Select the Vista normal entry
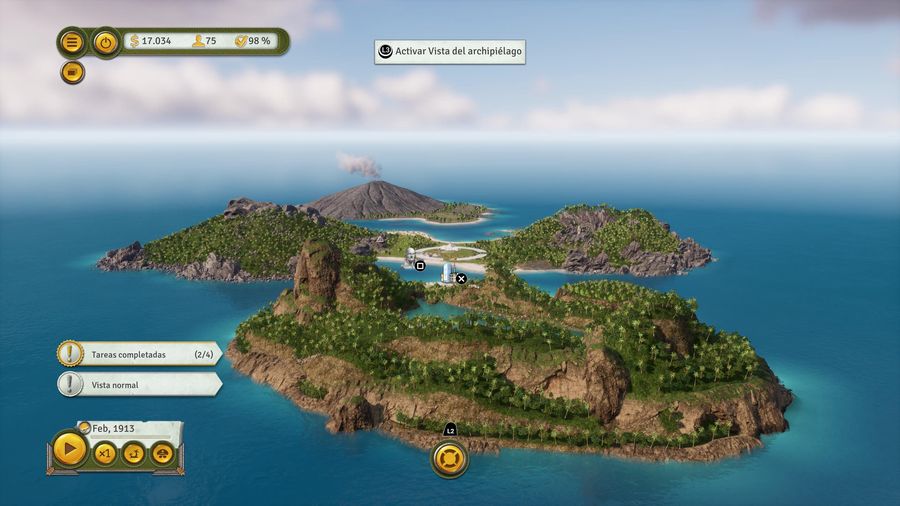Image resolution: width=900 pixels, height=506 pixels. point(140,385)
